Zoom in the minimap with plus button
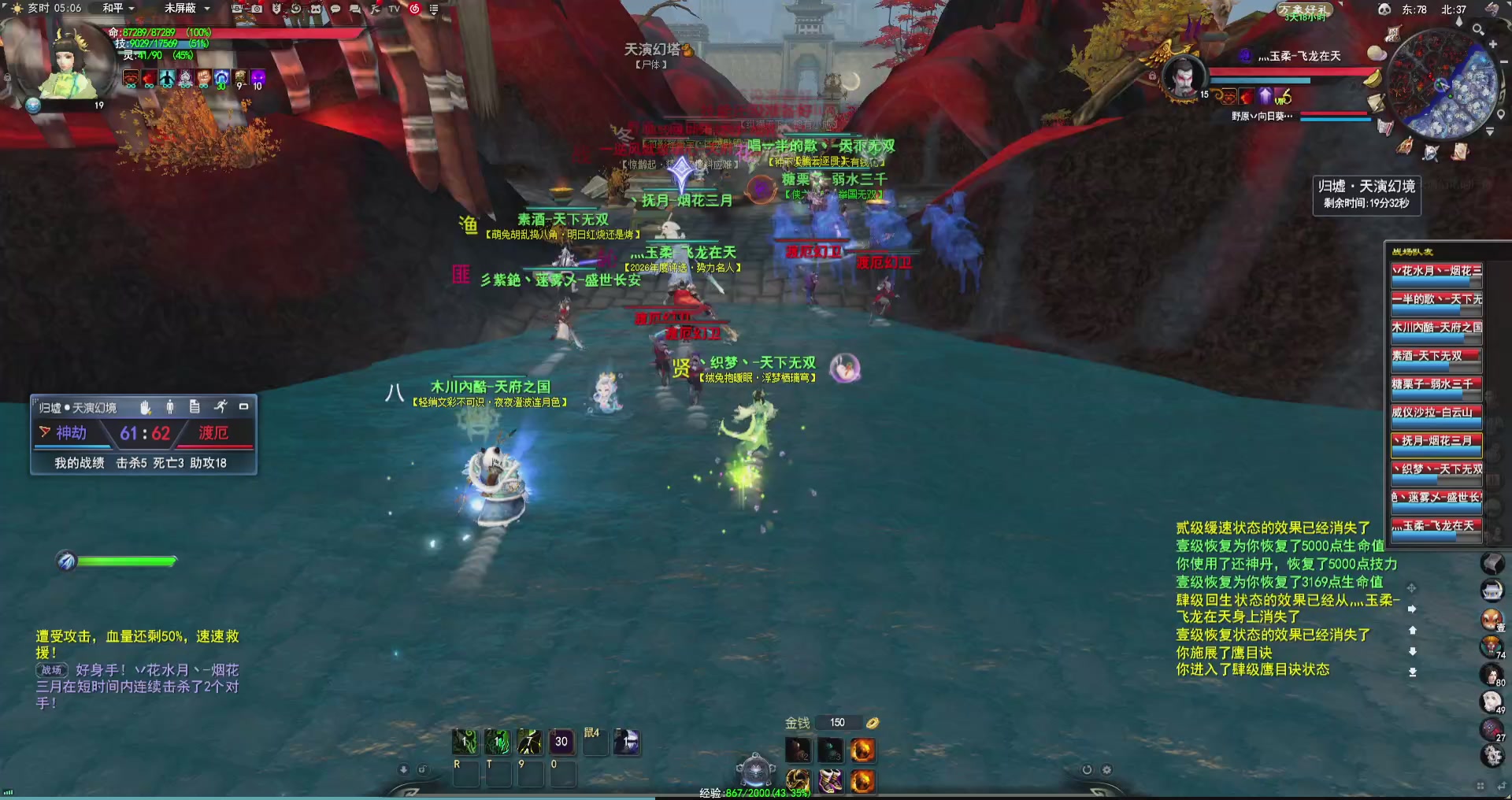 tap(1492, 45)
